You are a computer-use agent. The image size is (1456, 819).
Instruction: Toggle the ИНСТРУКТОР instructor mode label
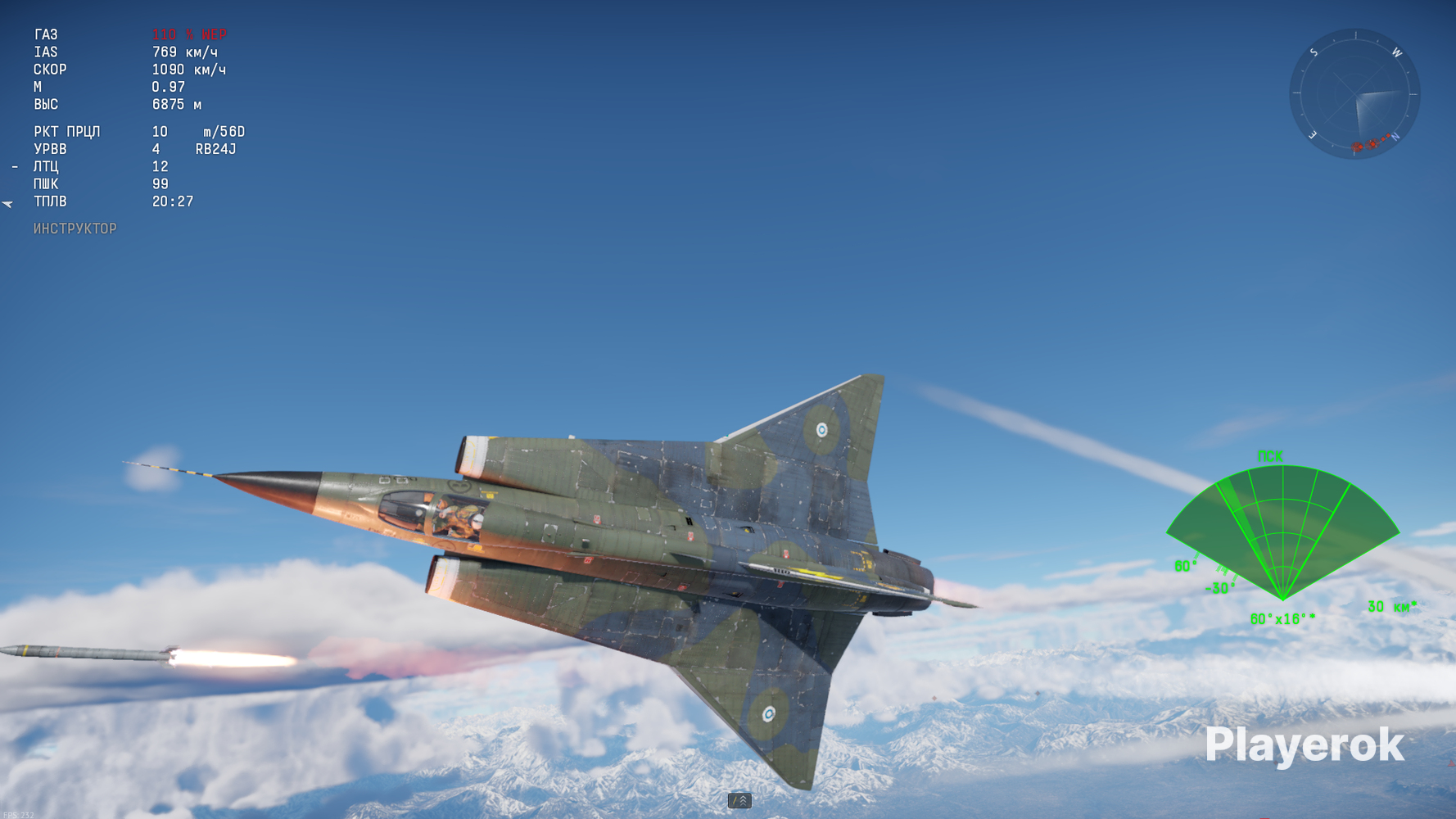(75, 229)
